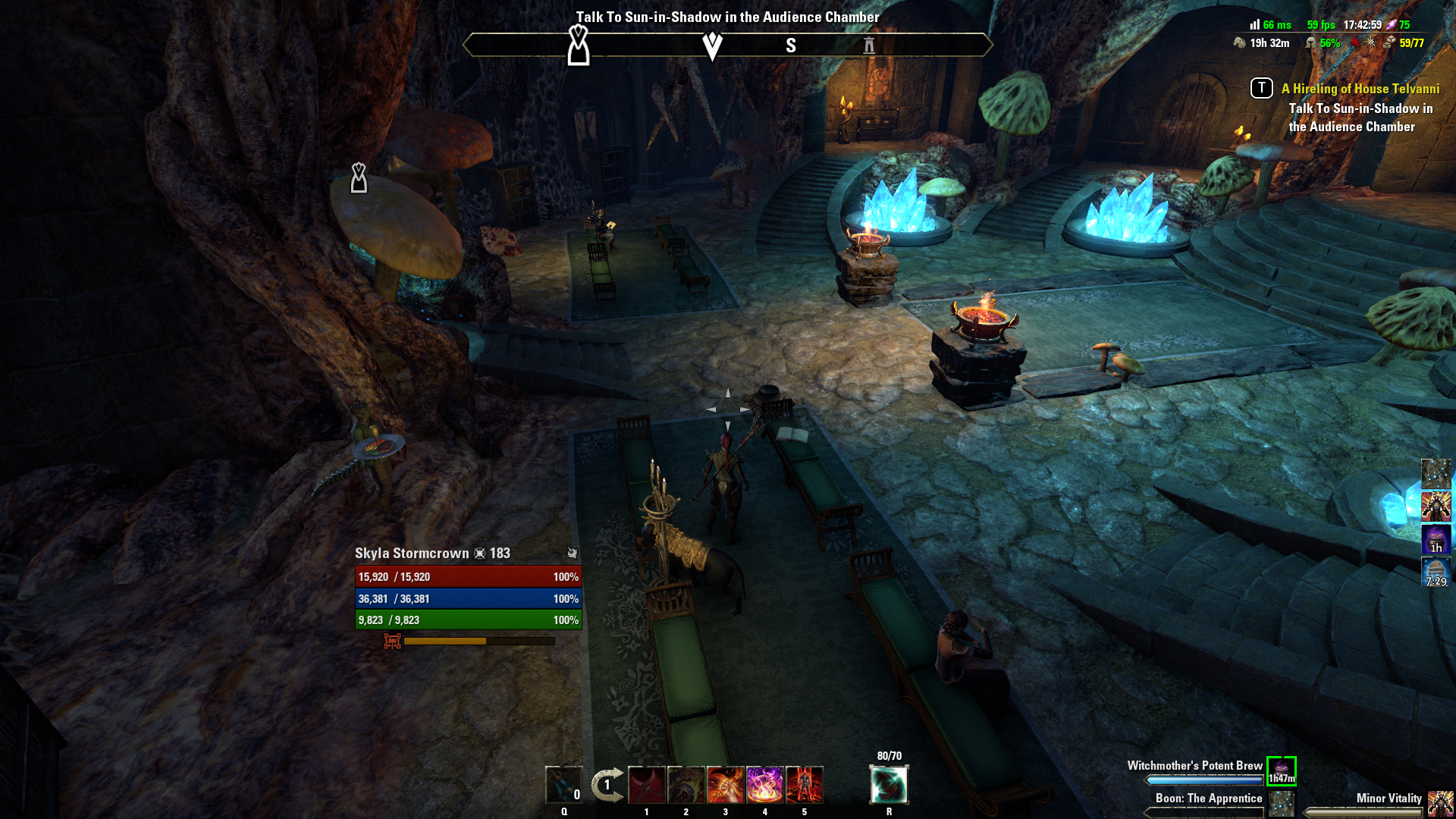This screenshot has width=1456, height=819.
Task: Open the bag space icon showing 59/77
Action: coord(1389,43)
